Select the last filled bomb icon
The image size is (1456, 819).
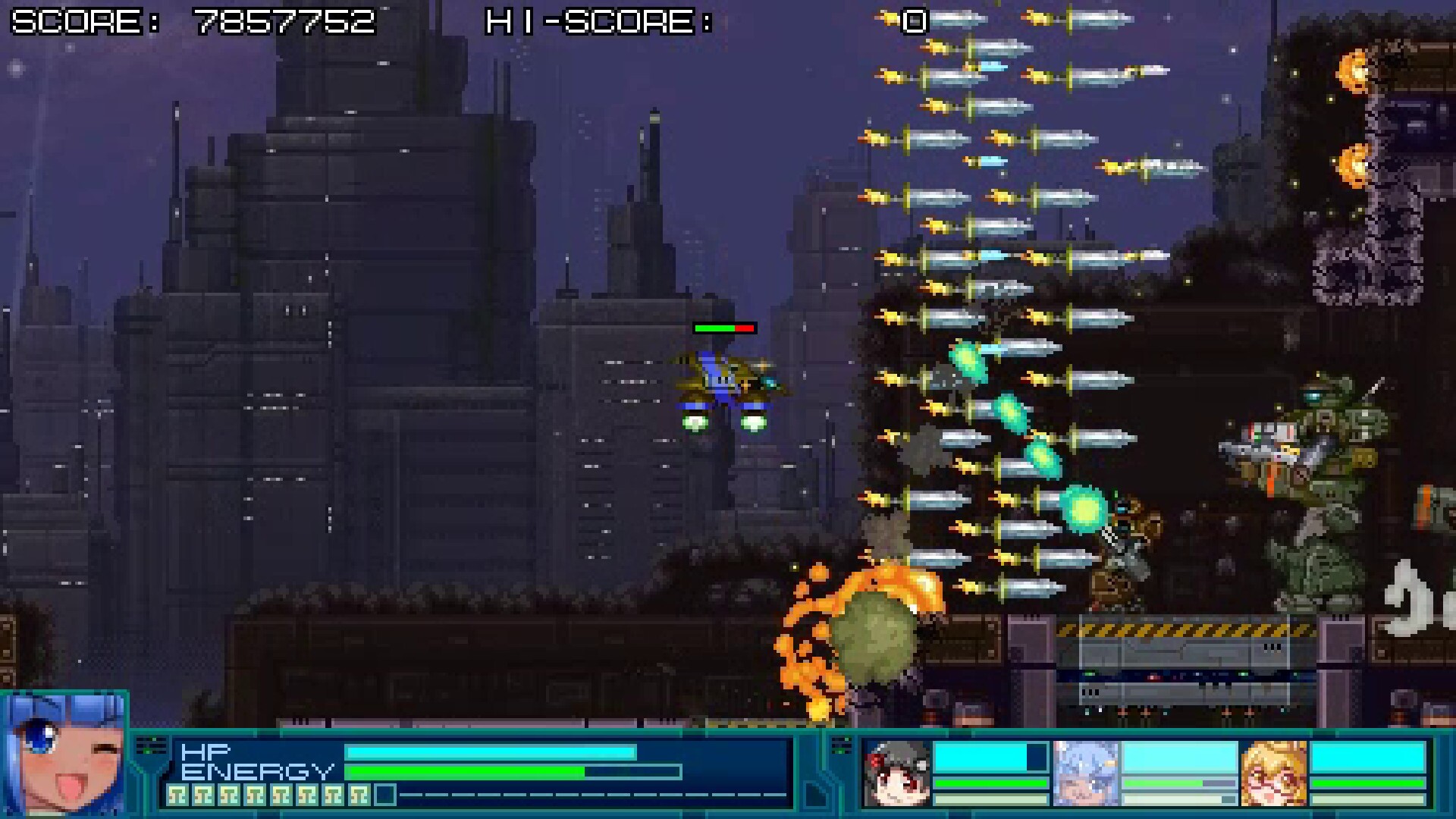pos(359,794)
